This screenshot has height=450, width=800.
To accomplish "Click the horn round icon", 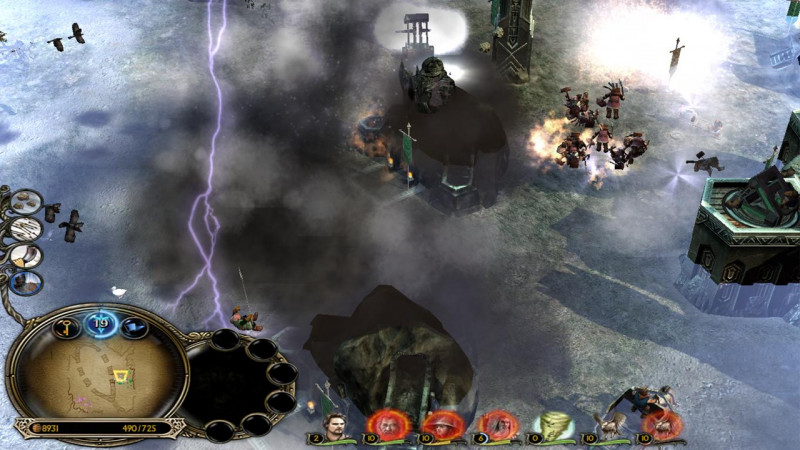I will (26, 256).
